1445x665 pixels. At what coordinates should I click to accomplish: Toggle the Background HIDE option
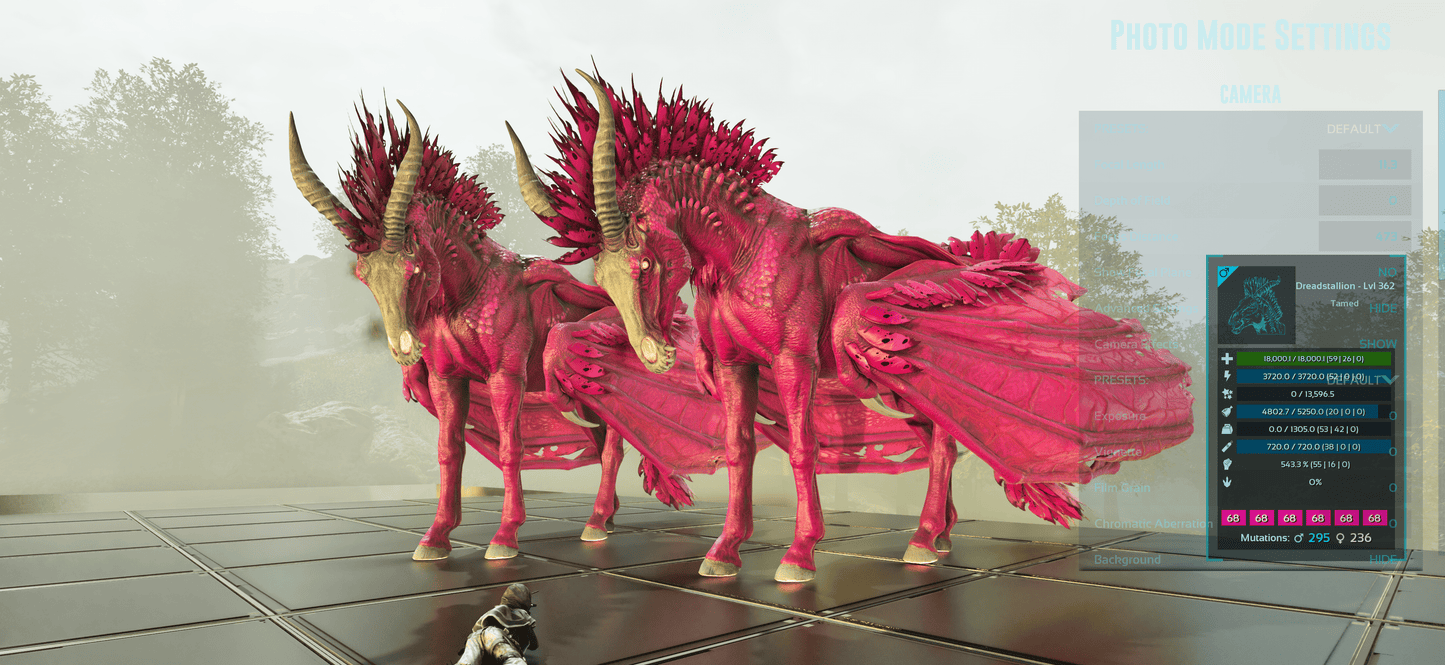click(x=1383, y=560)
